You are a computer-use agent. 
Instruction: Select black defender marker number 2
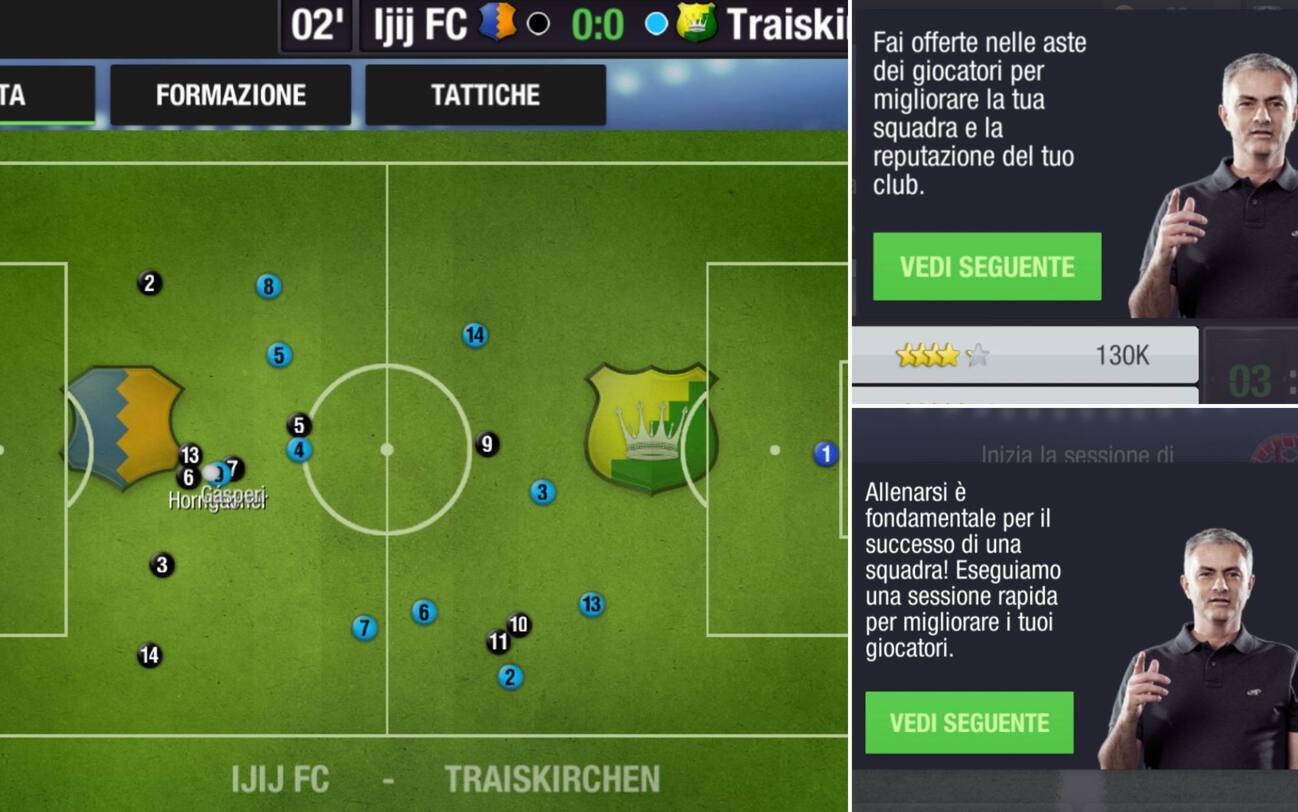click(x=147, y=283)
